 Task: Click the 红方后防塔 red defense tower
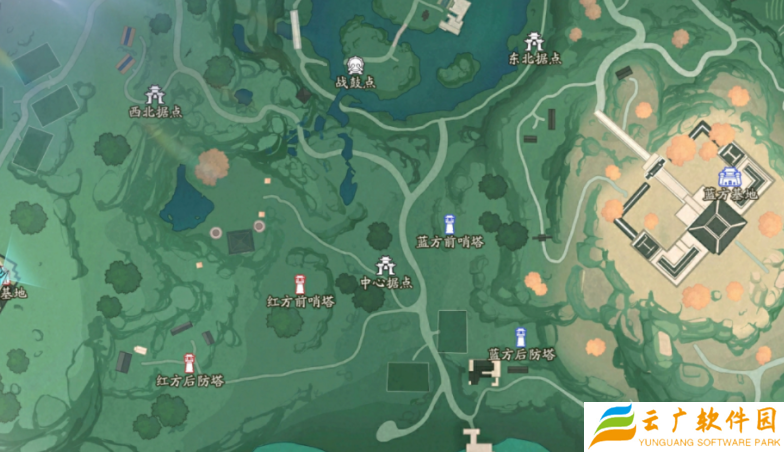click(x=189, y=363)
